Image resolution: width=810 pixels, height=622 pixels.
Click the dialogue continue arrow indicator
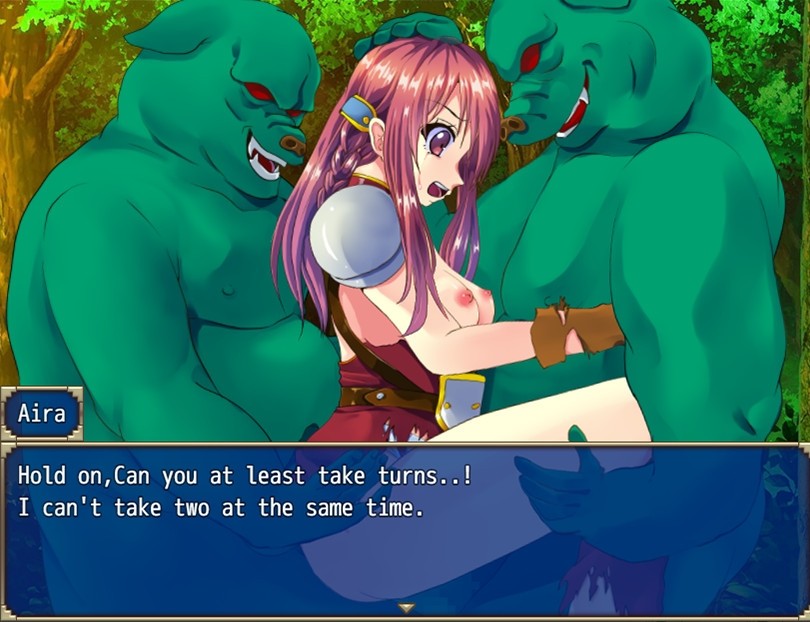coord(405,607)
